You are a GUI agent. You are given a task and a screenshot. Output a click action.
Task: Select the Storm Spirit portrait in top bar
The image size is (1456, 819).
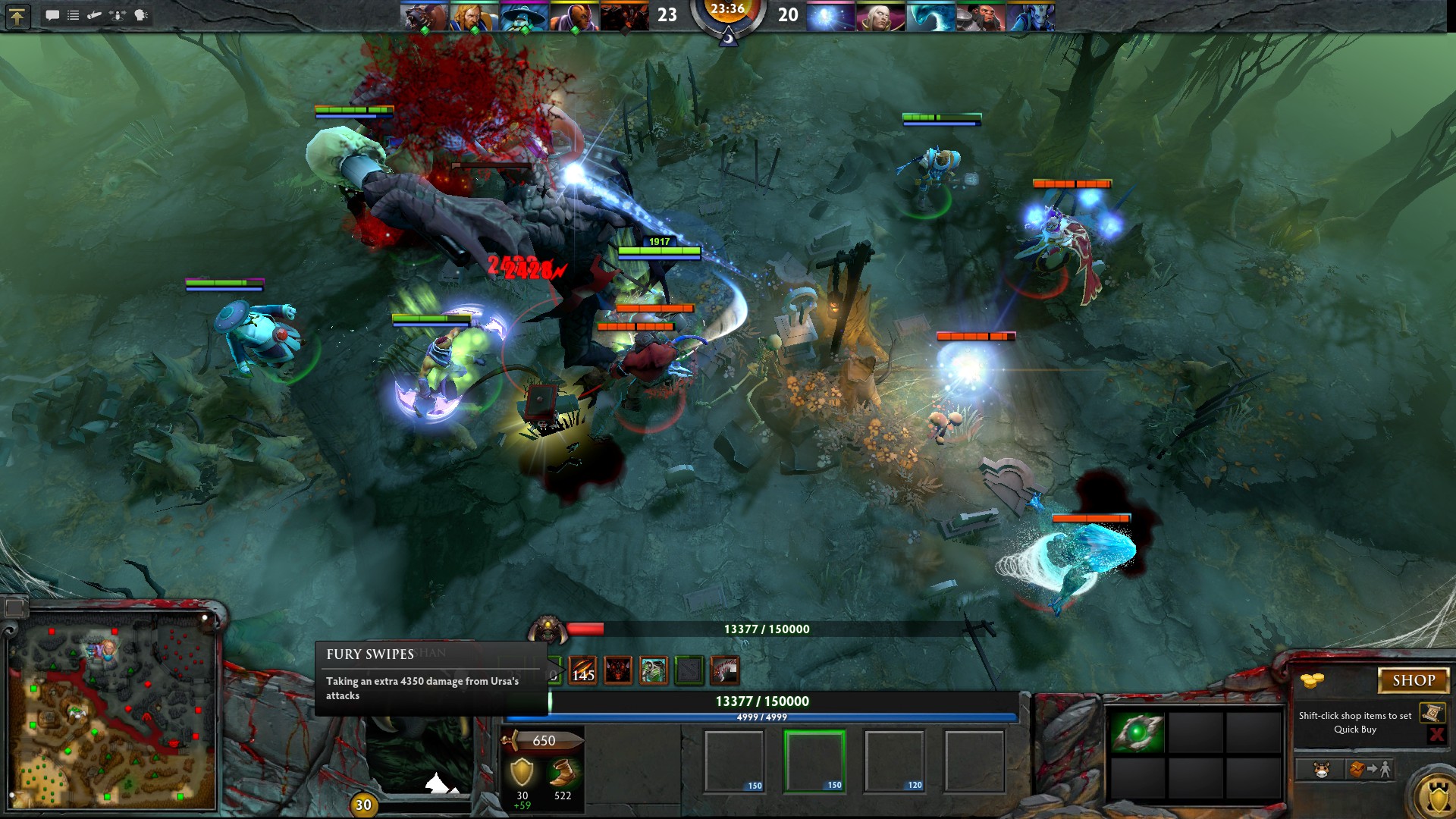524,17
